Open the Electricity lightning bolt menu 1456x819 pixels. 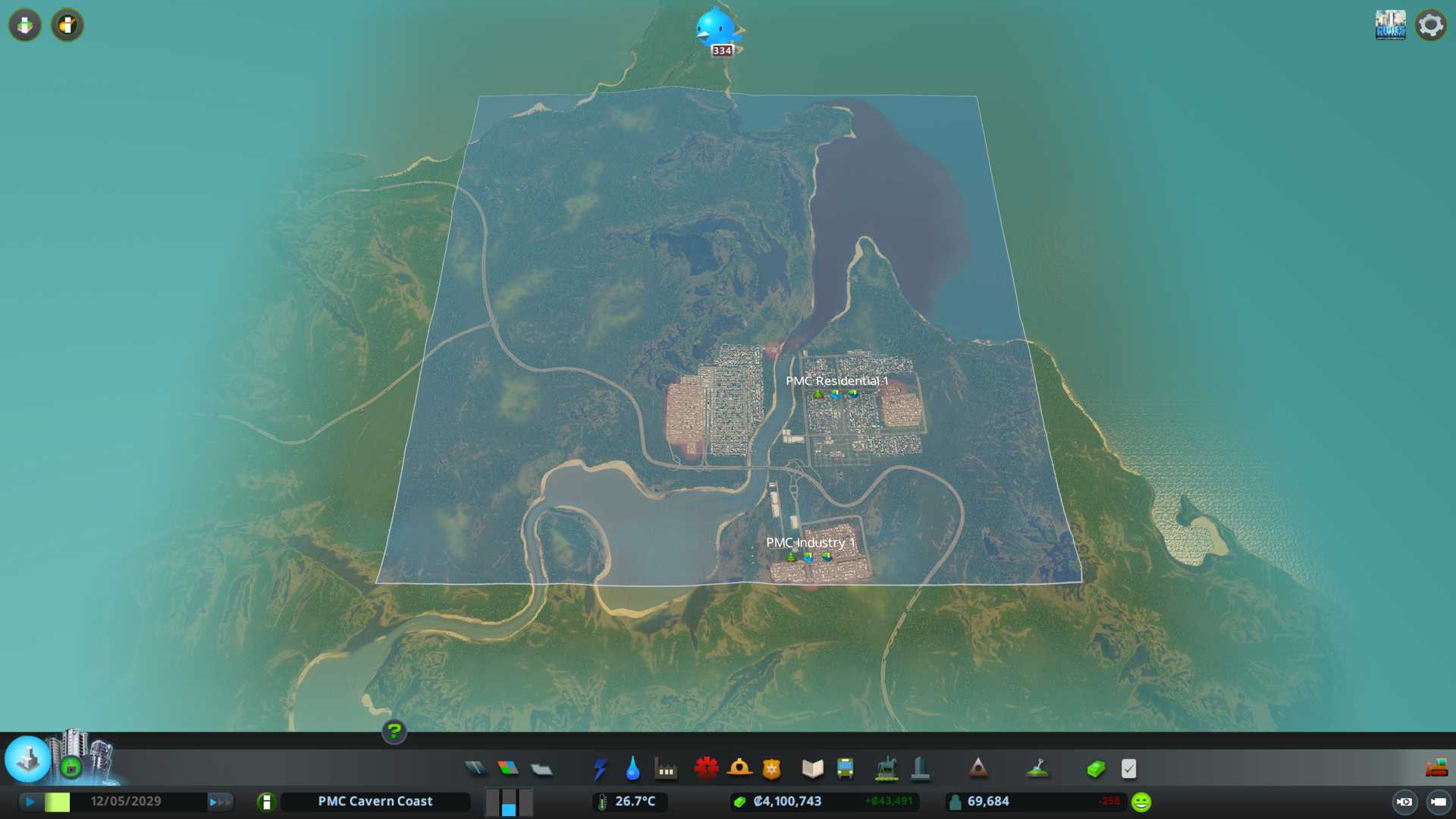point(600,769)
